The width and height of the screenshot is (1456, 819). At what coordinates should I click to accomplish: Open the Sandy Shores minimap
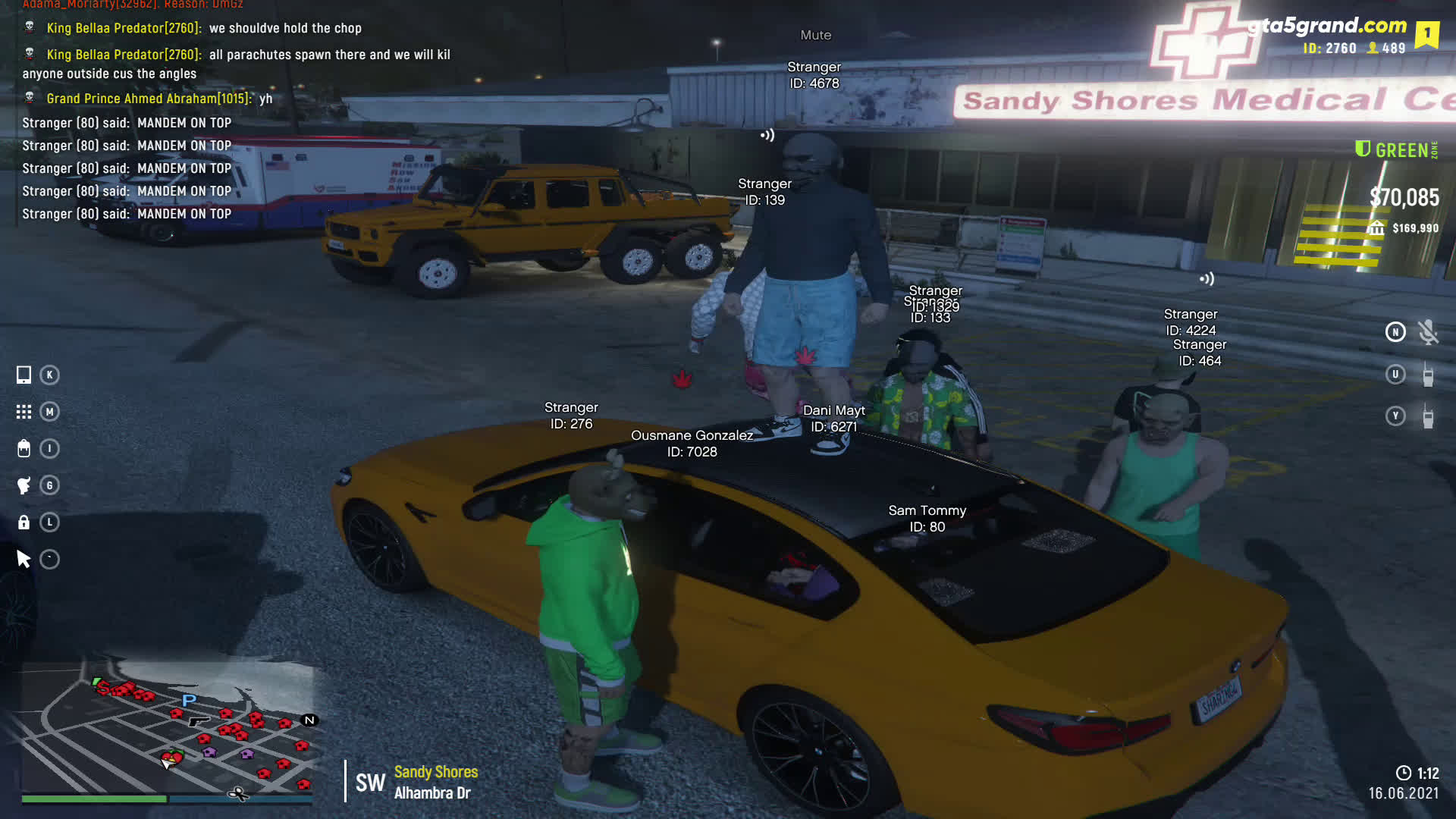167,728
